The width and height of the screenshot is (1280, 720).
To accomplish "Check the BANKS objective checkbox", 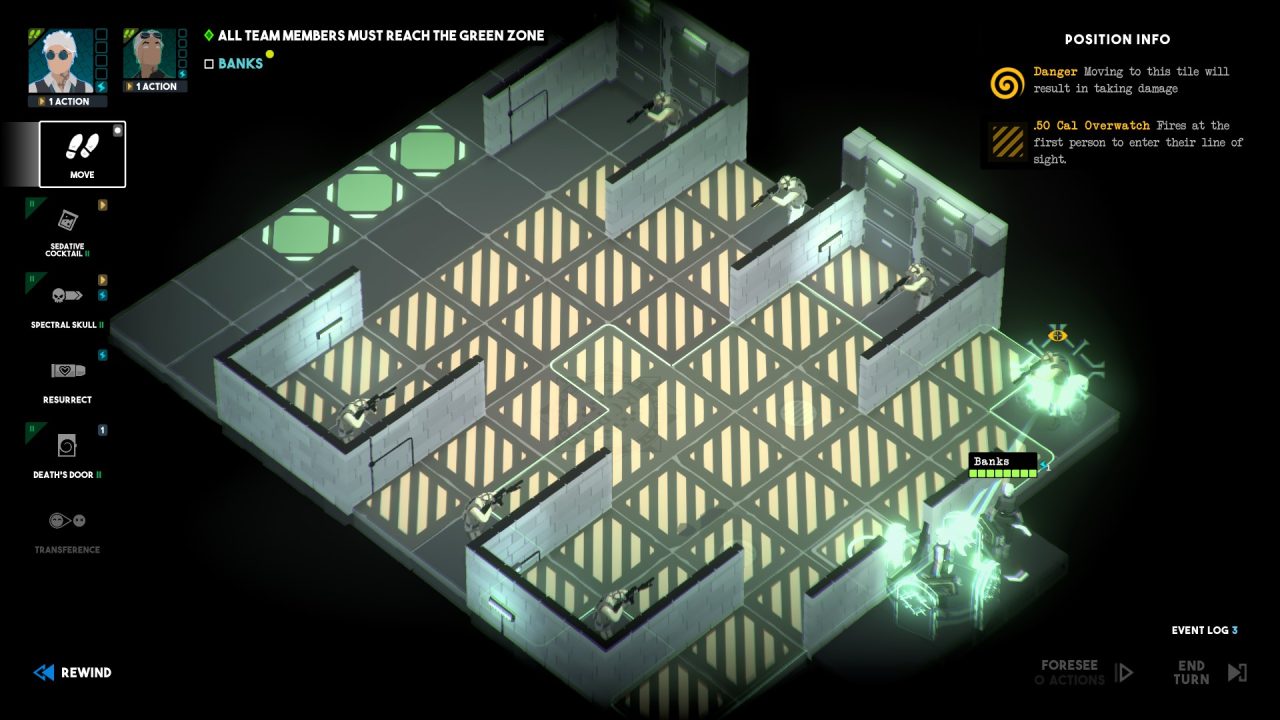I will coord(208,62).
